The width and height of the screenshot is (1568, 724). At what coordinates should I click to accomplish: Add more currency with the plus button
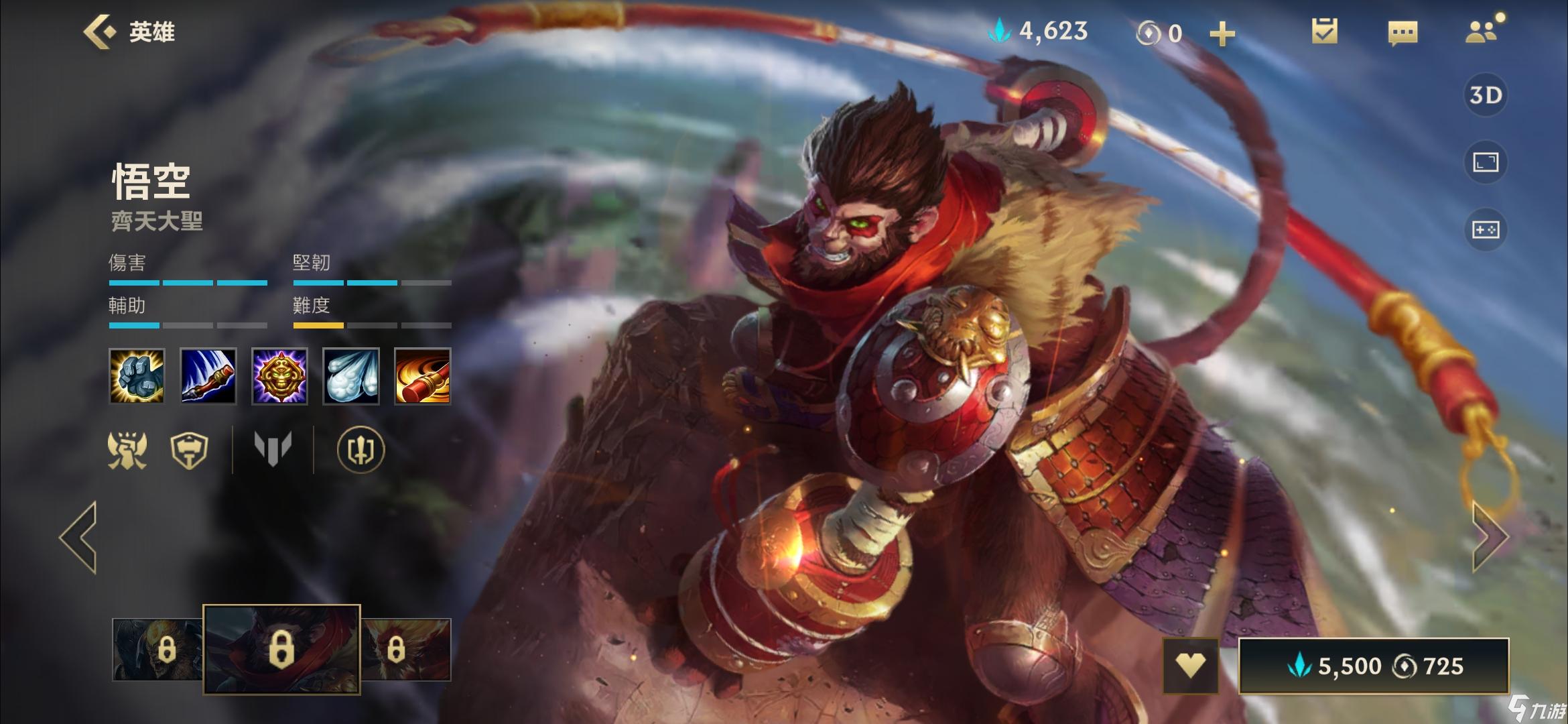point(1222,34)
